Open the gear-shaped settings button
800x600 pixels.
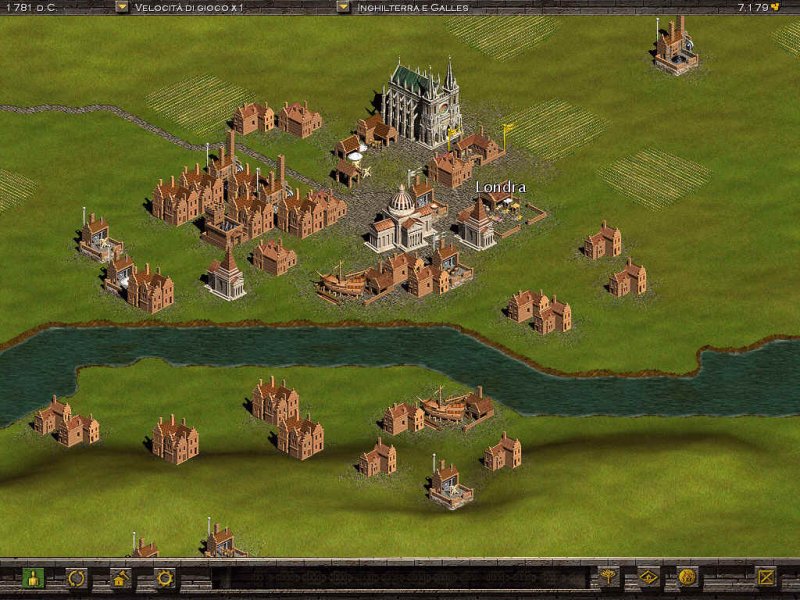[x=164, y=577]
